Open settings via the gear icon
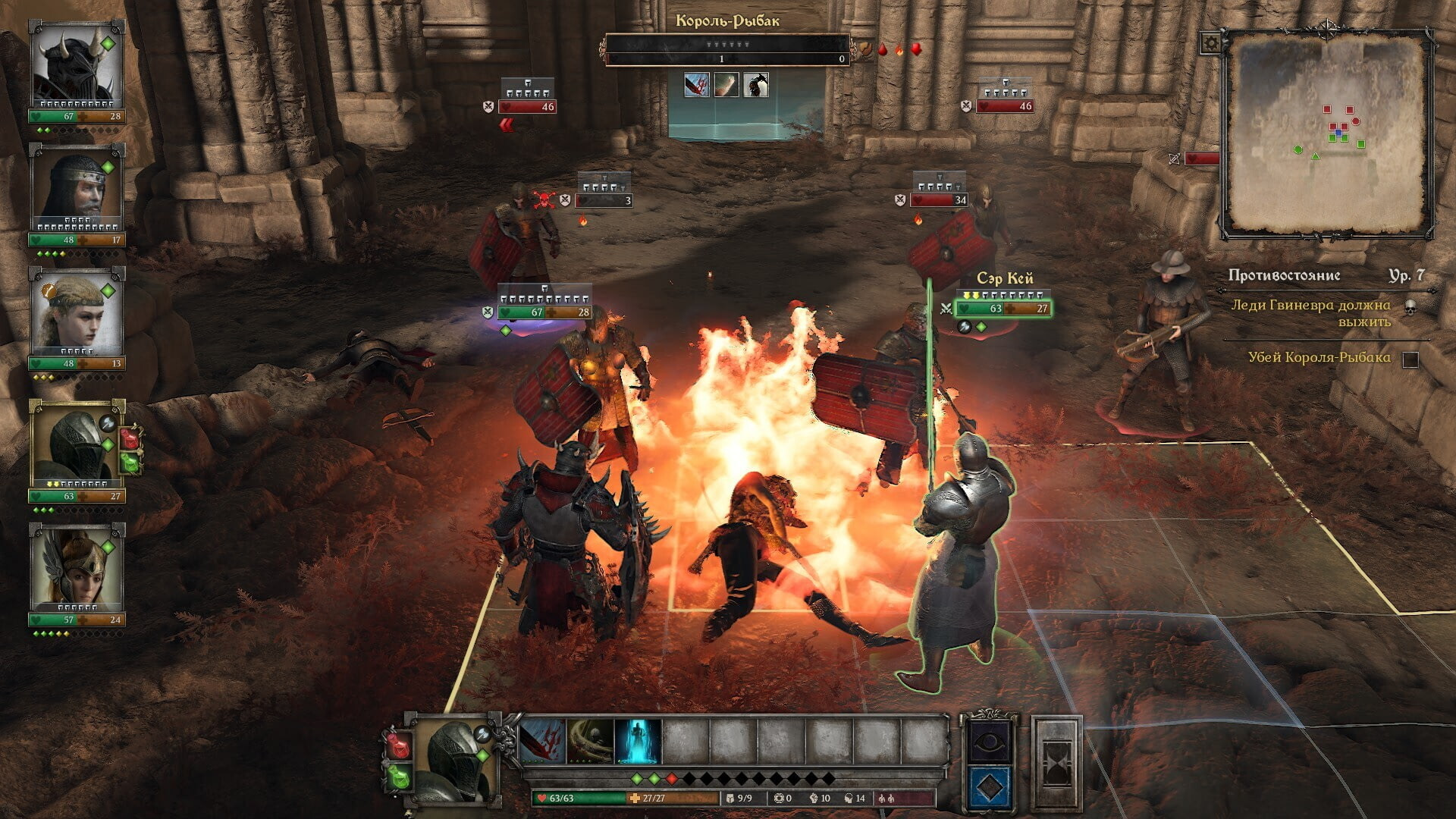Viewport: 1456px width, 819px height. click(1210, 42)
